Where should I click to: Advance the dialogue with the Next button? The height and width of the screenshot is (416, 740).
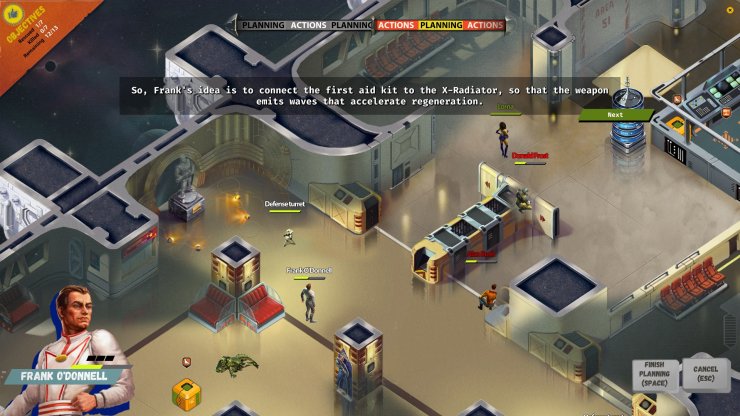tap(616, 115)
